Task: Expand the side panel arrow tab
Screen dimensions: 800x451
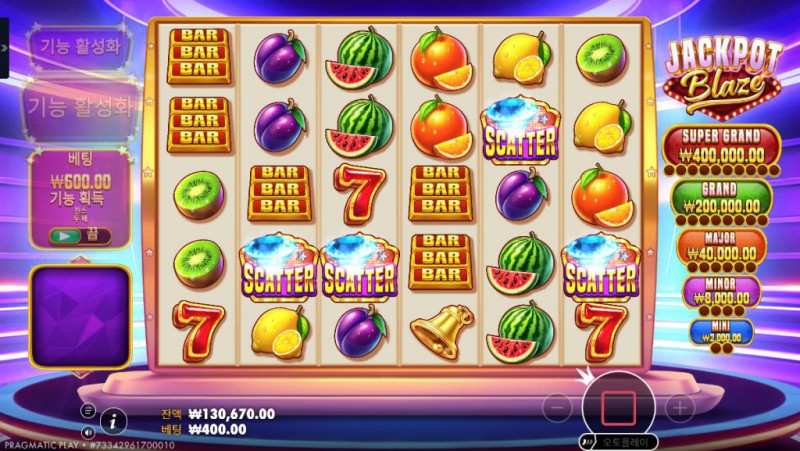Action: 4,47
